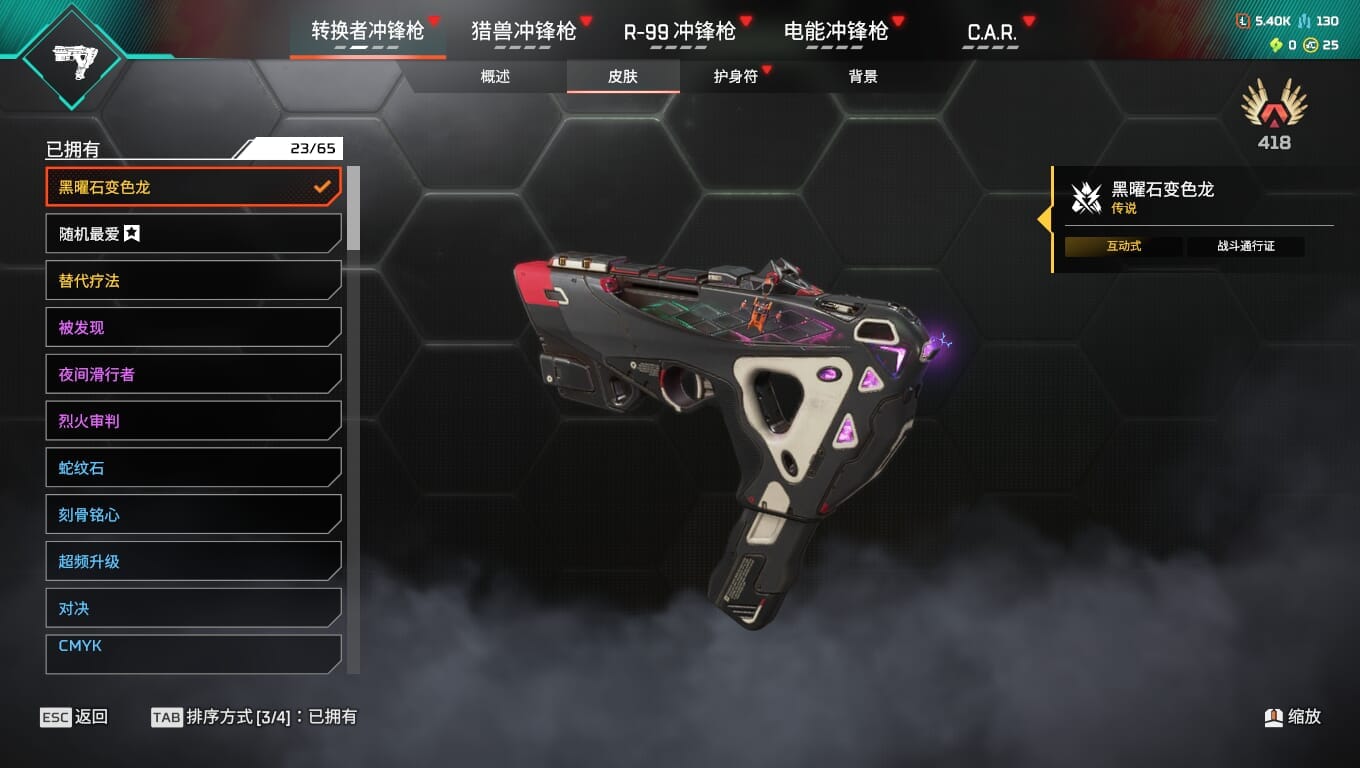1360x768 pixels.
Task: Select the 黑曜石变色龙 skin row
Action: [x=193, y=187]
